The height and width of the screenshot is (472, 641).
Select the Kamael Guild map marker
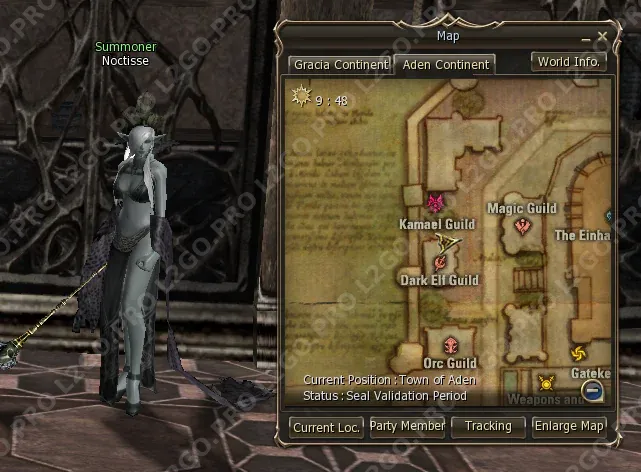tap(436, 204)
